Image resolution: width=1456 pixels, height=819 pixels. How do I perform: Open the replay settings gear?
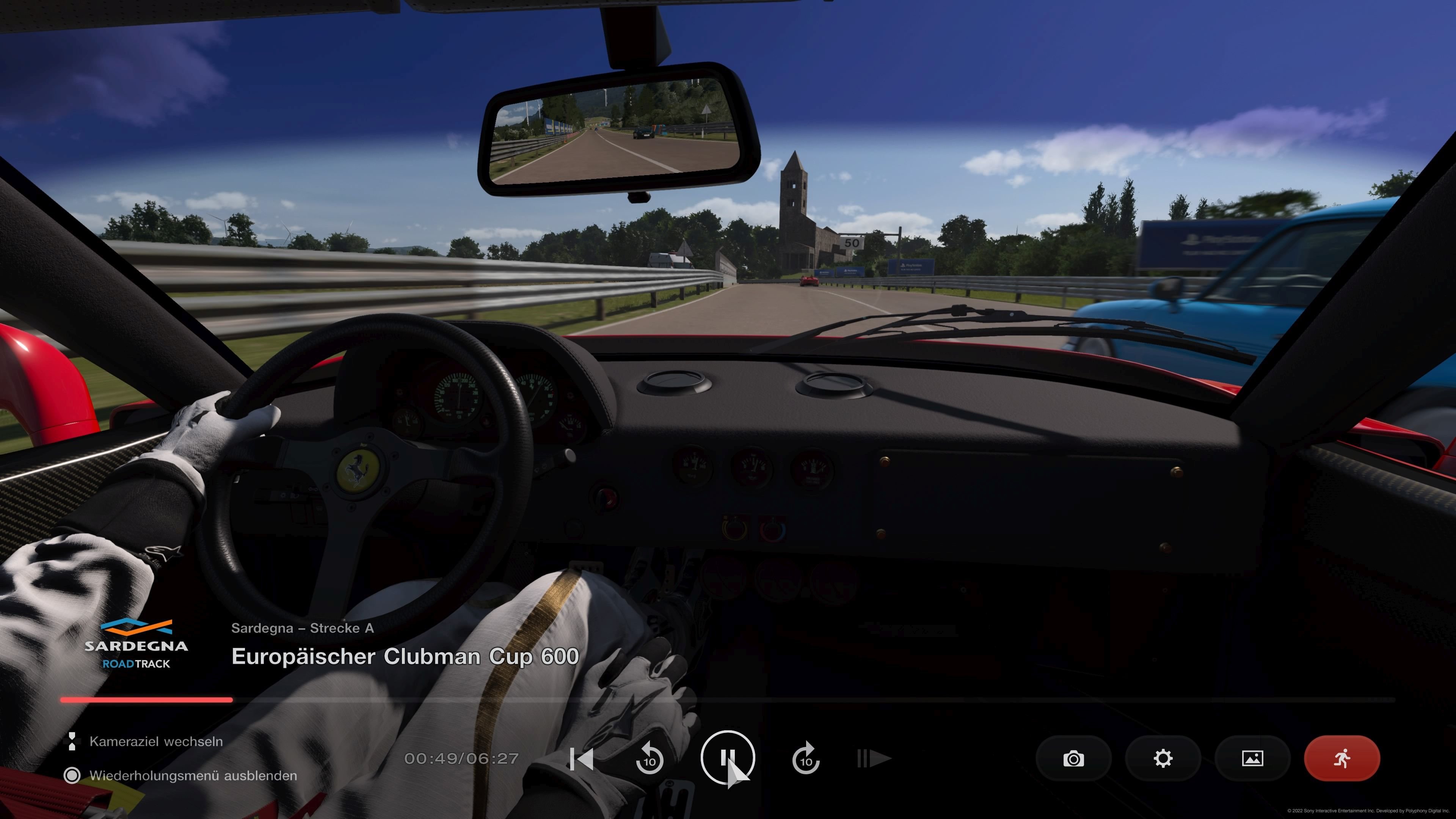click(1163, 759)
